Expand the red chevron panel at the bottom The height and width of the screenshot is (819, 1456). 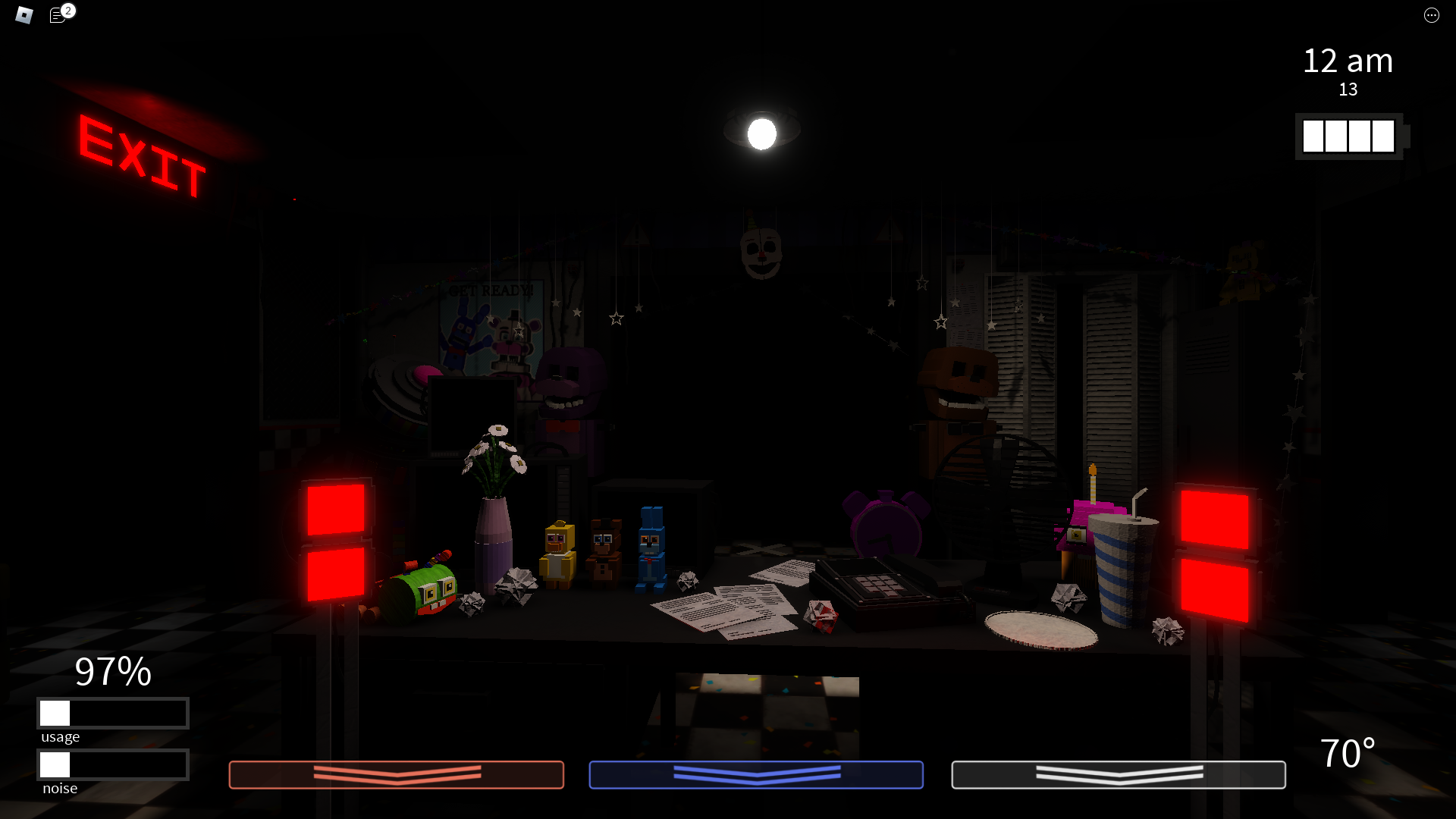tap(396, 775)
